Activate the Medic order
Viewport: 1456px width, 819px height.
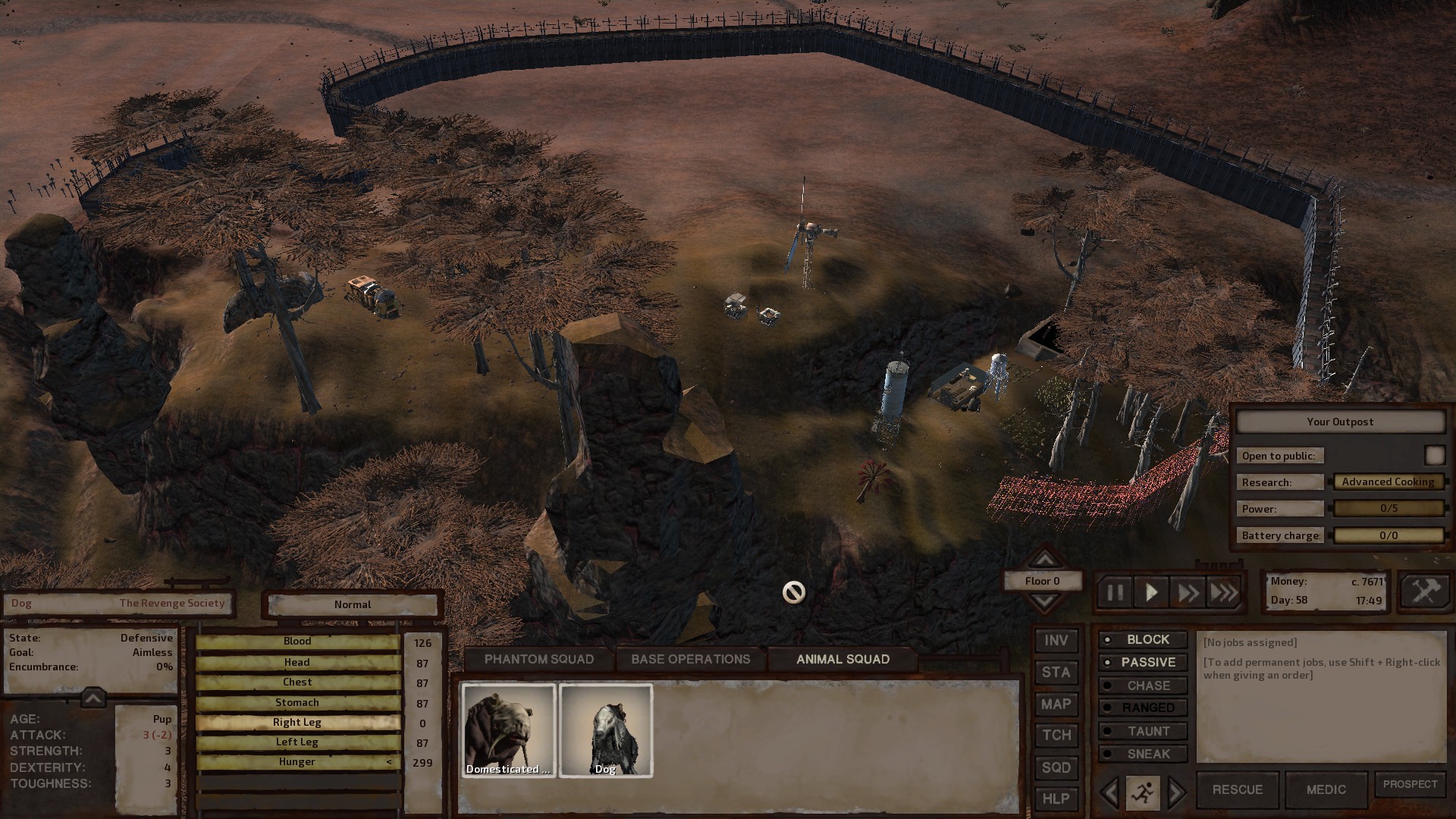tap(1326, 789)
